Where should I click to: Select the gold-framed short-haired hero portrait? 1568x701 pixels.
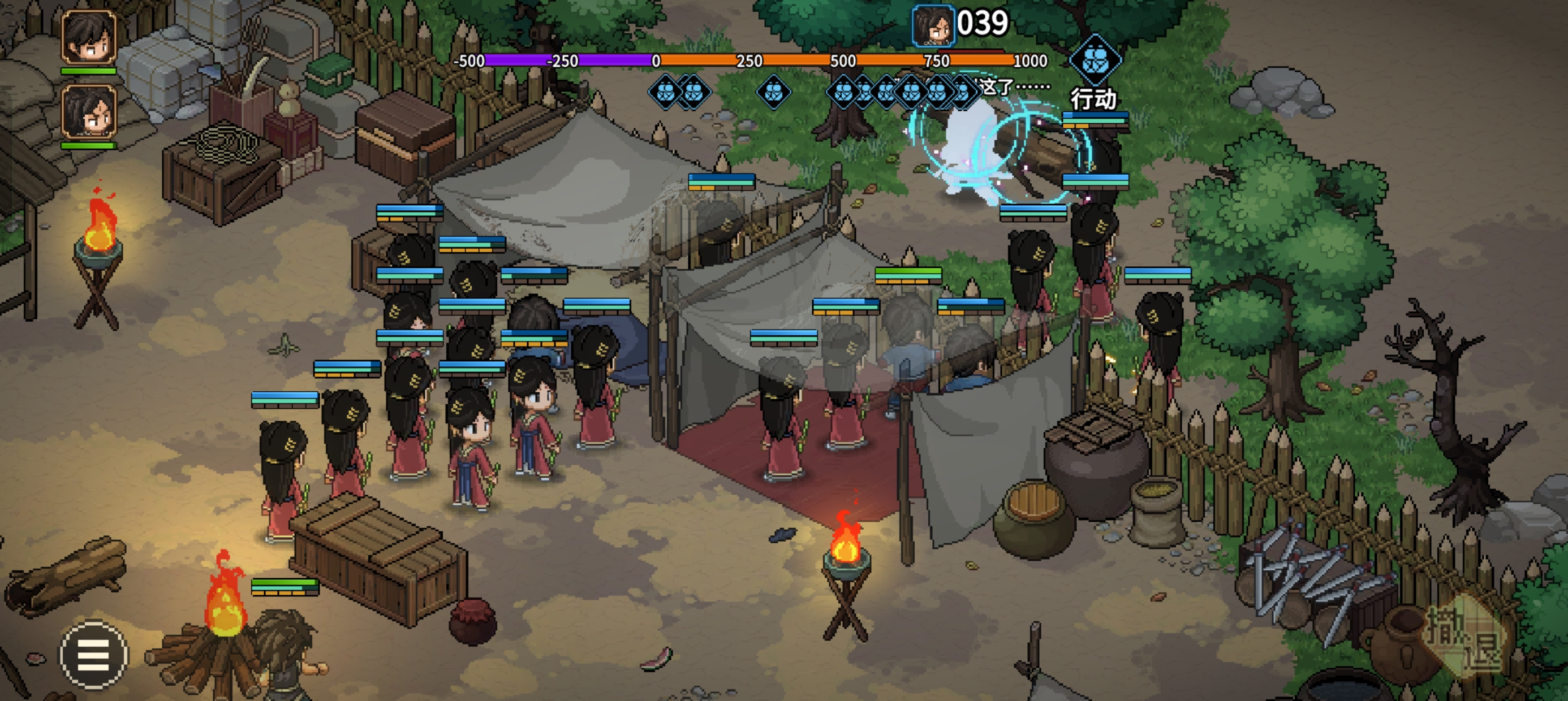(89, 37)
